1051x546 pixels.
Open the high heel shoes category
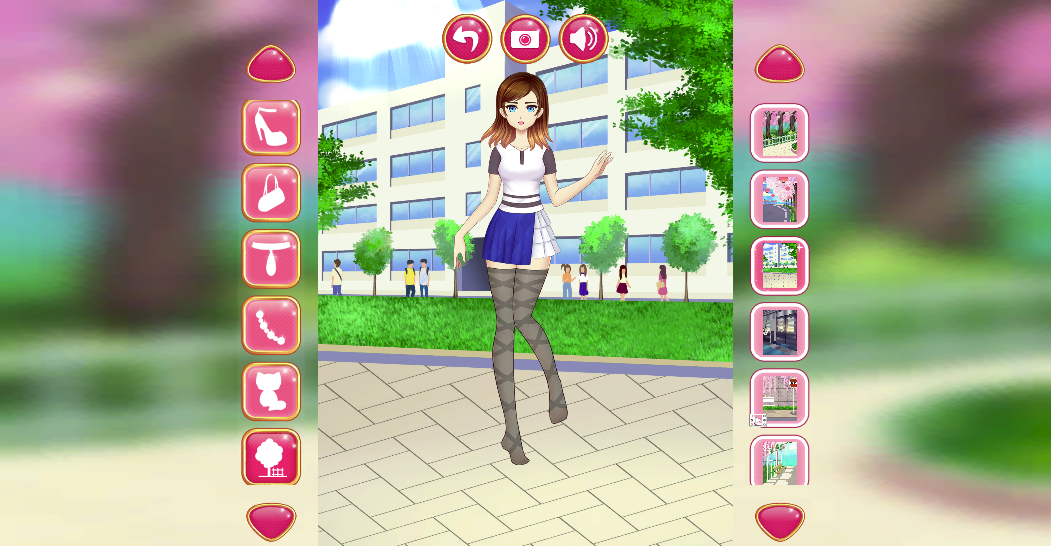(x=271, y=127)
